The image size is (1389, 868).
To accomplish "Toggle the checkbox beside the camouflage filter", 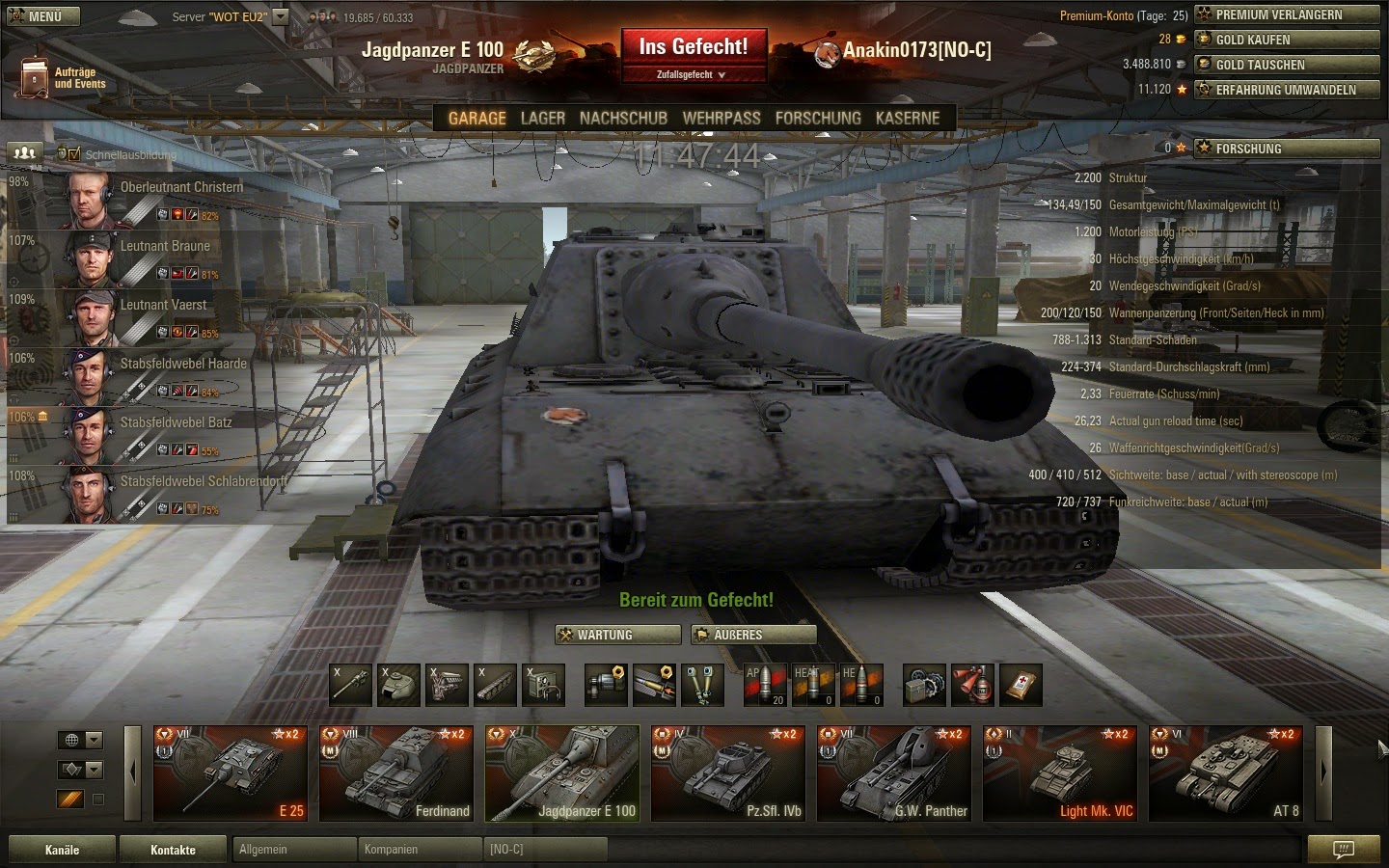I will (97, 799).
